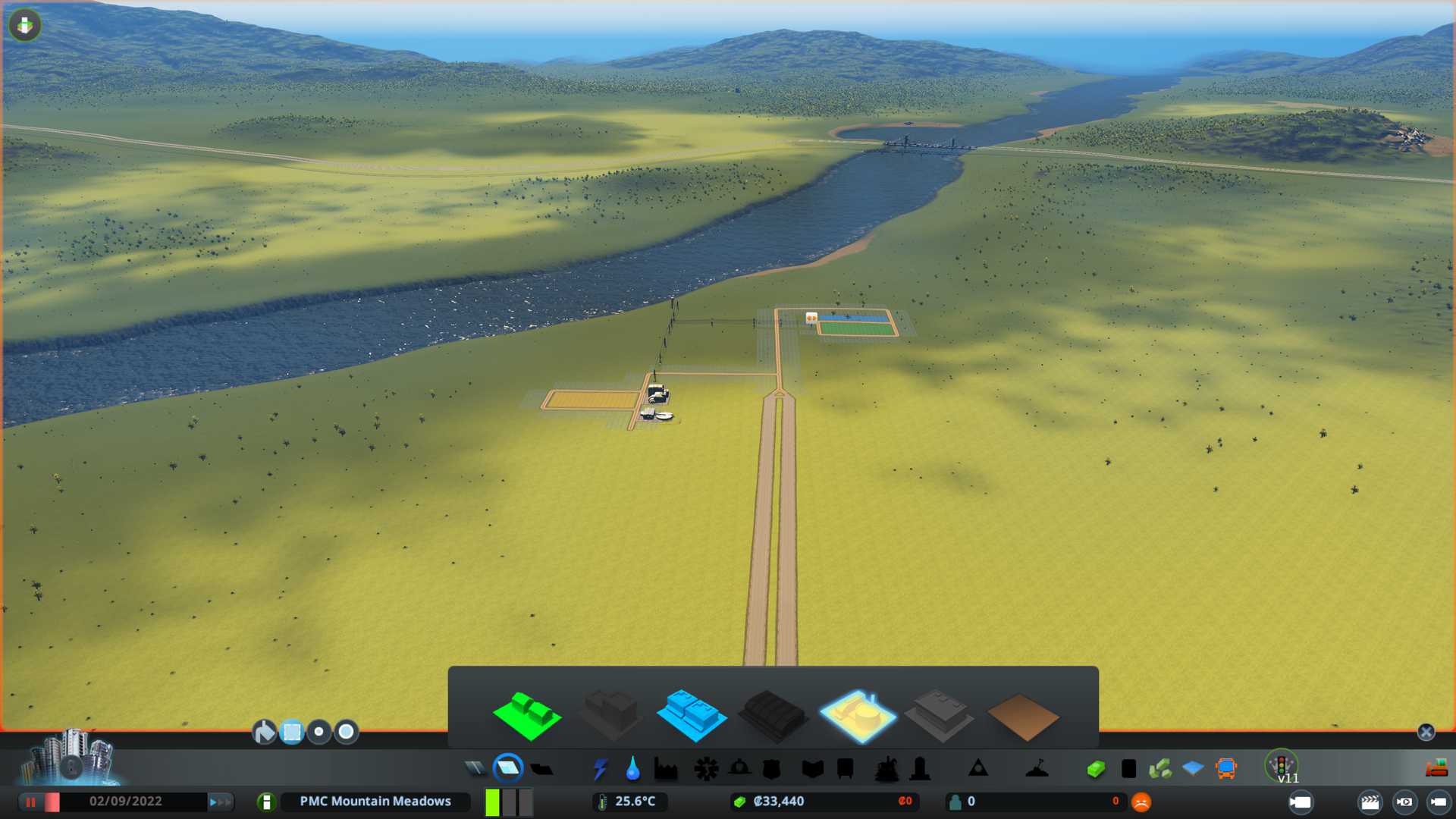Choose the large brush zoning tool

coord(347,732)
